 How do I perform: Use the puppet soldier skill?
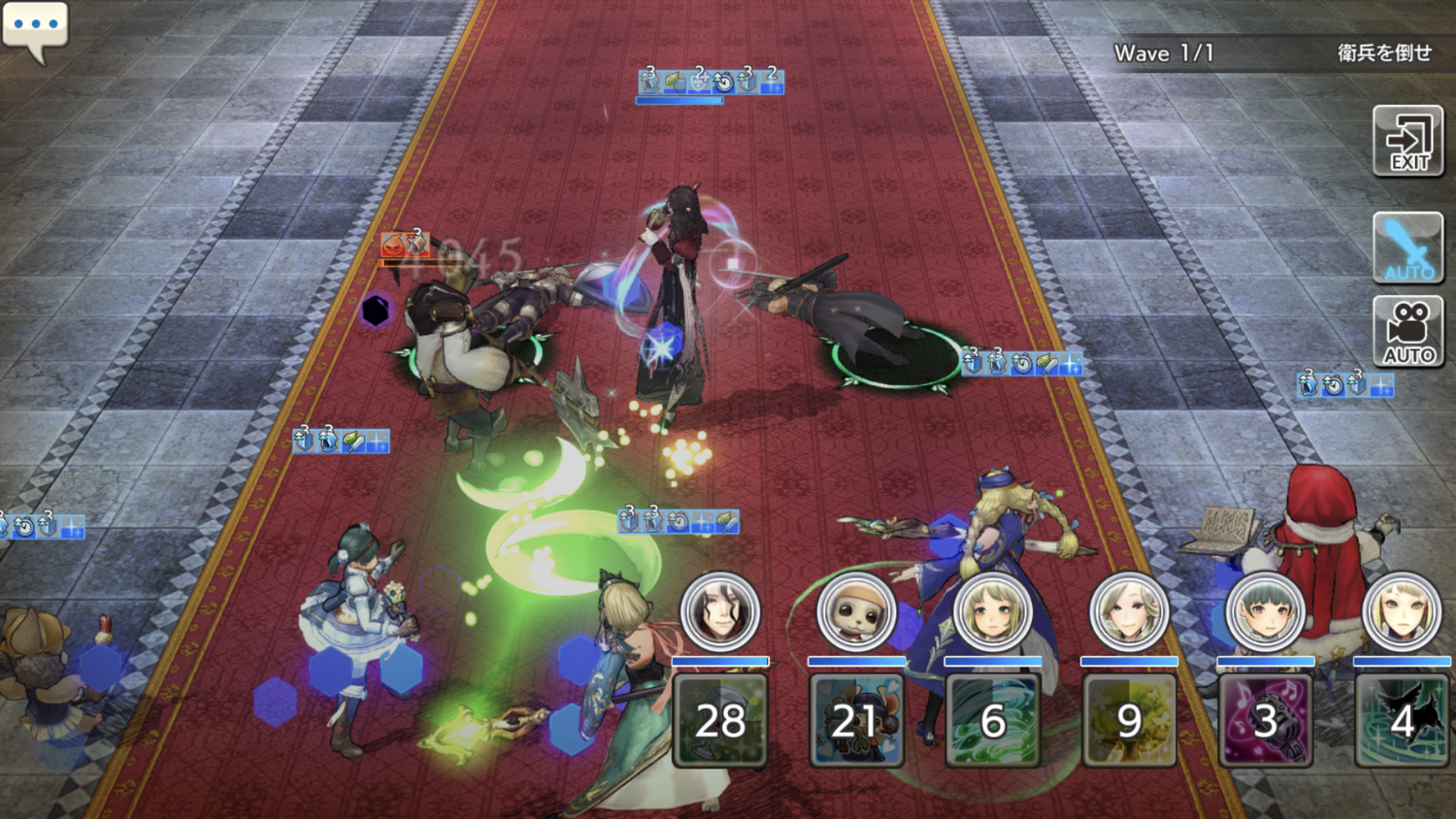(x=856, y=720)
